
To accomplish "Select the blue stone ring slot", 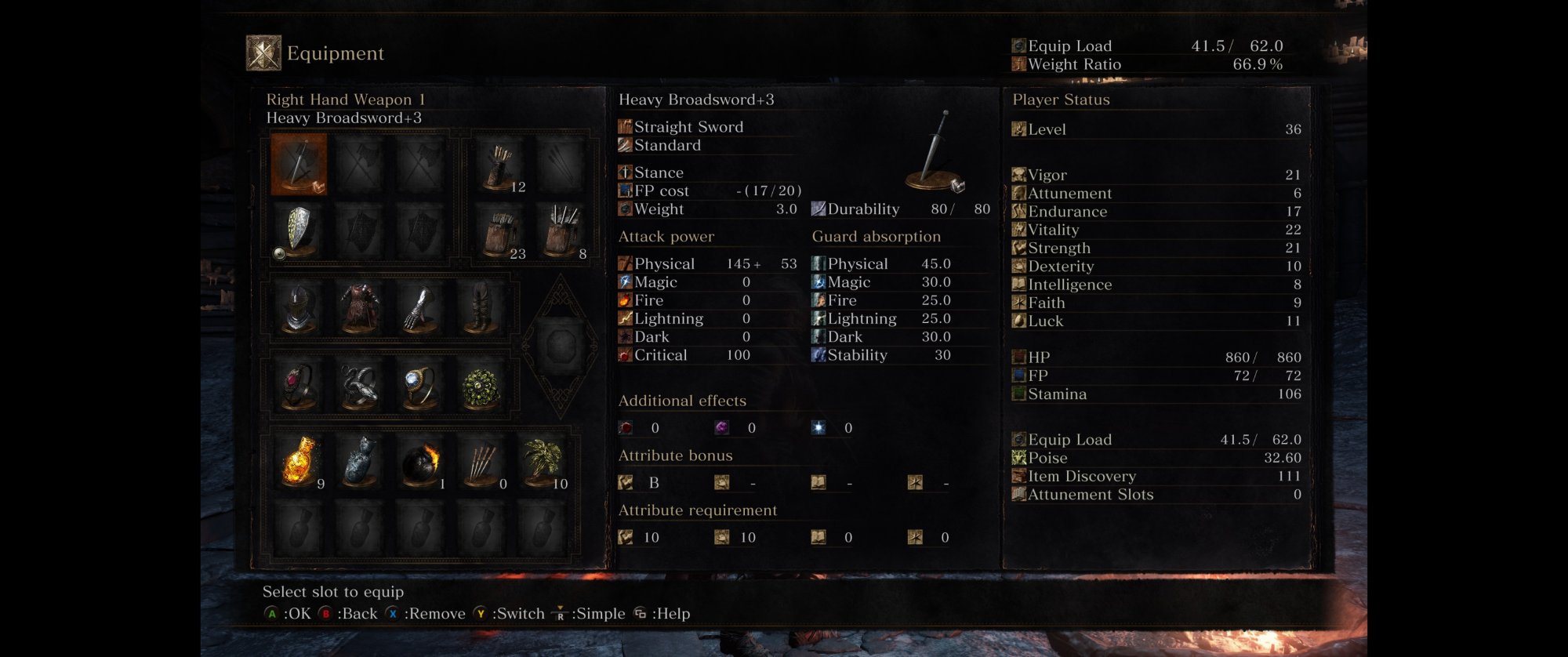I will pos(420,386).
